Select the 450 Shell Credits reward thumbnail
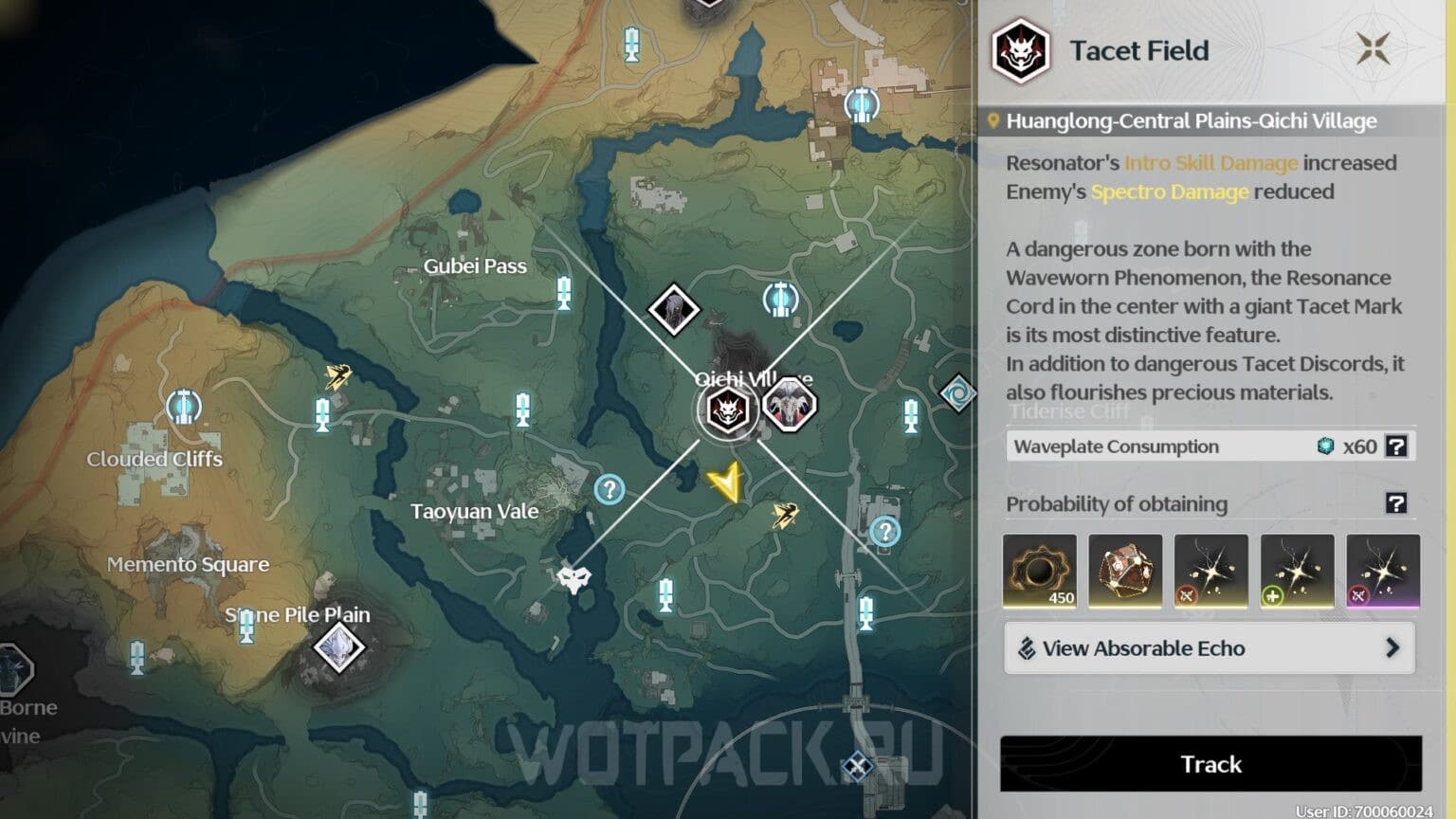Screen dimensions: 1456x819 [1039, 570]
